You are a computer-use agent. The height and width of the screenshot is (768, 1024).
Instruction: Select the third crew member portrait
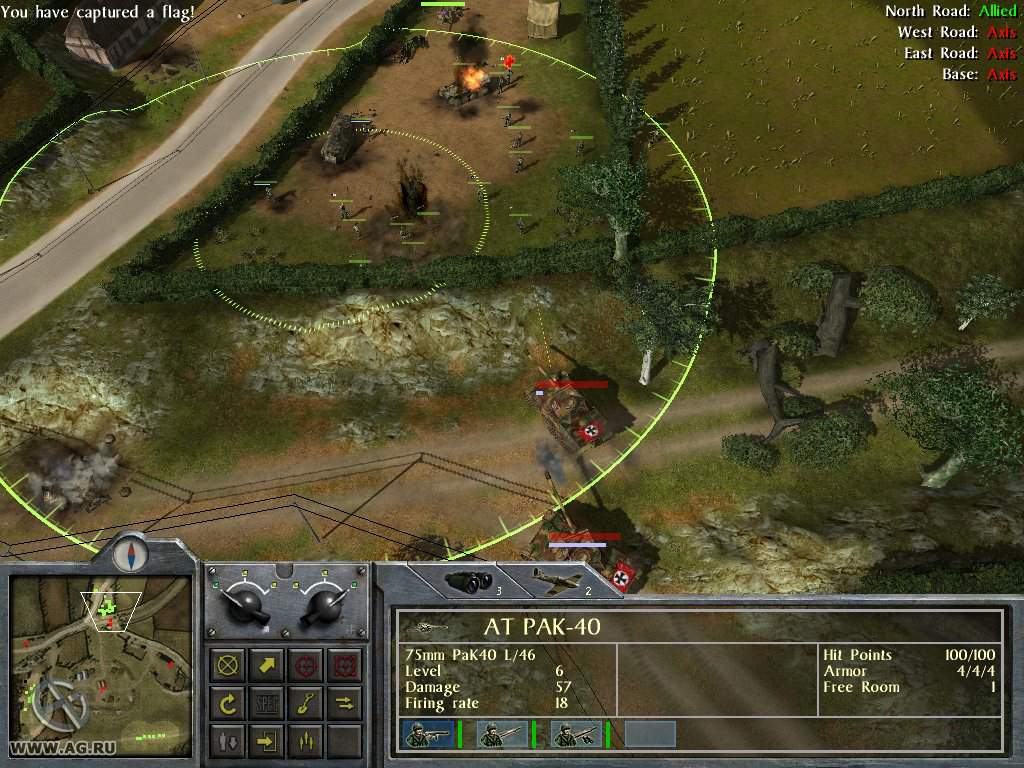(x=575, y=734)
